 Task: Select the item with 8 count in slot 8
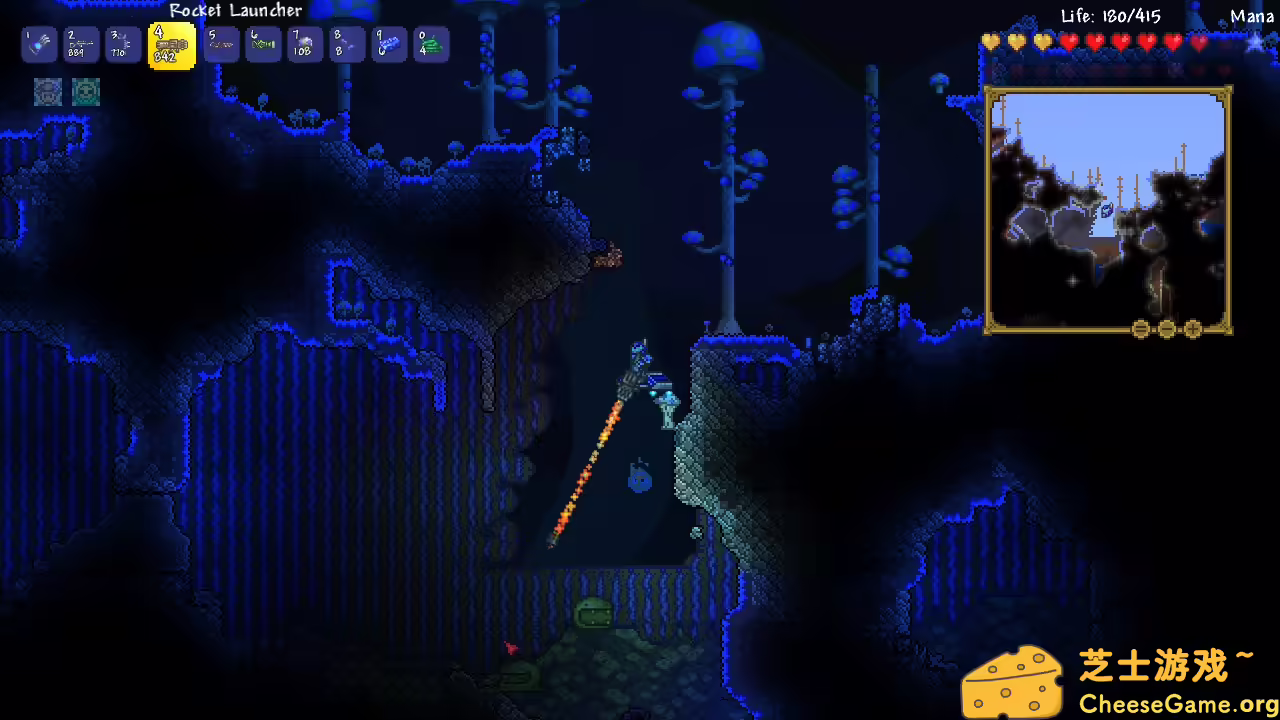coord(347,44)
